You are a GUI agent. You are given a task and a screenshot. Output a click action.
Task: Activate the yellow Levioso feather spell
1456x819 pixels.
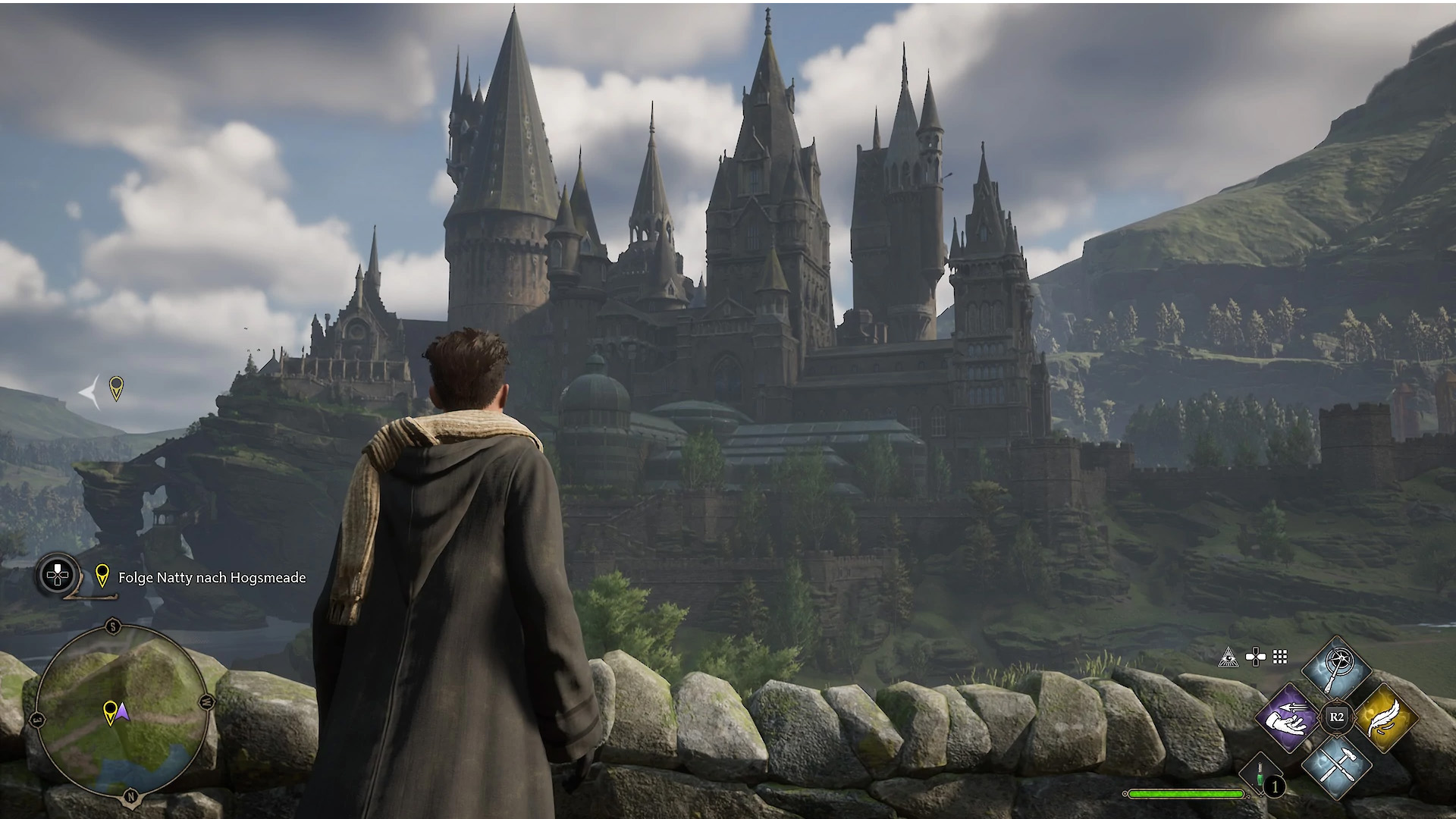(x=1385, y=717)
